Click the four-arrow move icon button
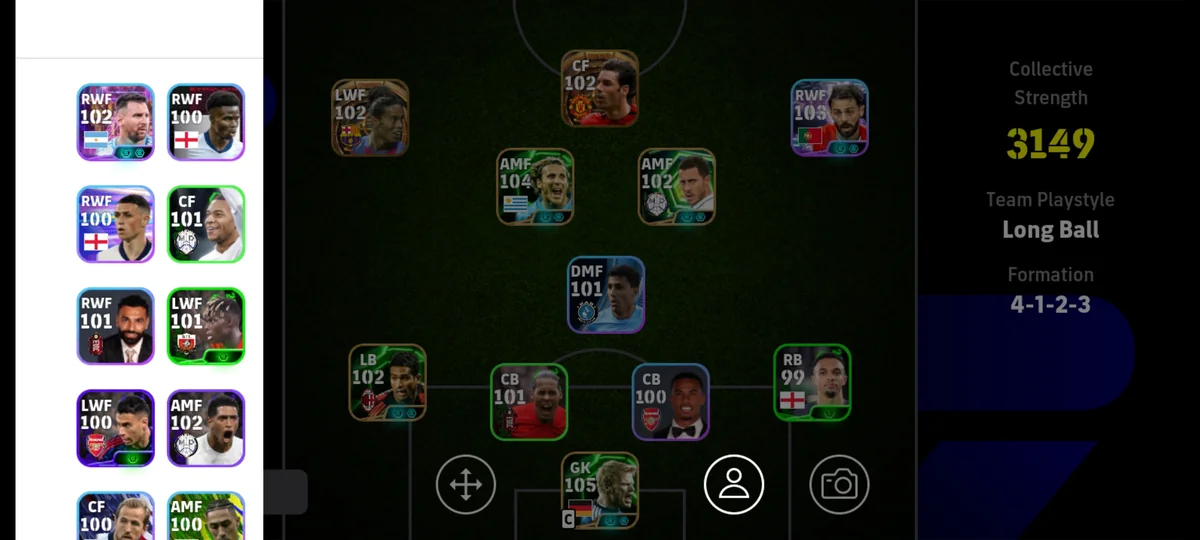Image resolution: width=1200 pixels, height=540 pixels. pyautogui.click(x=466, y=485)
